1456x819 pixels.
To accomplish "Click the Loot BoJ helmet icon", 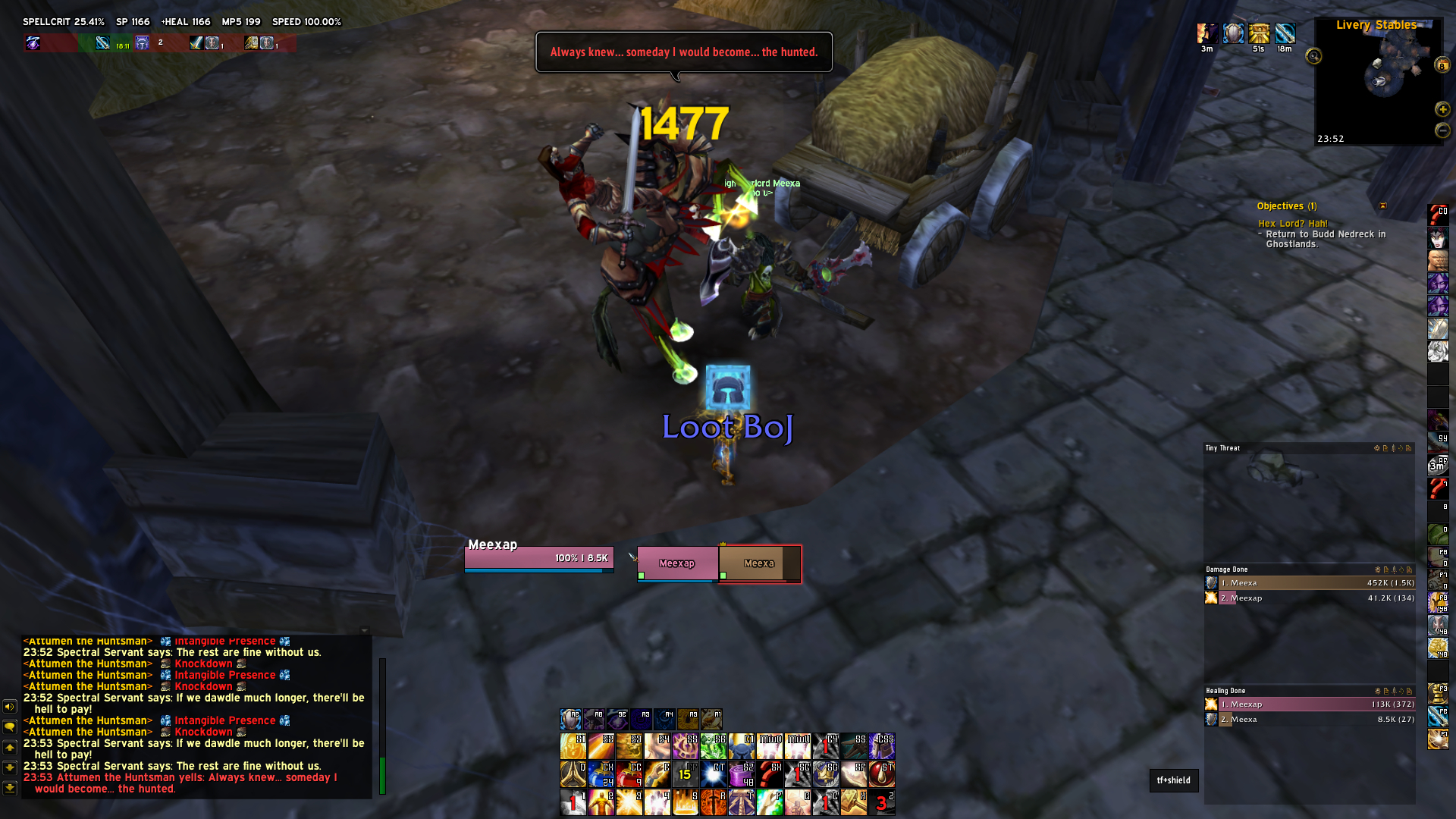I will tap(728, 387).
